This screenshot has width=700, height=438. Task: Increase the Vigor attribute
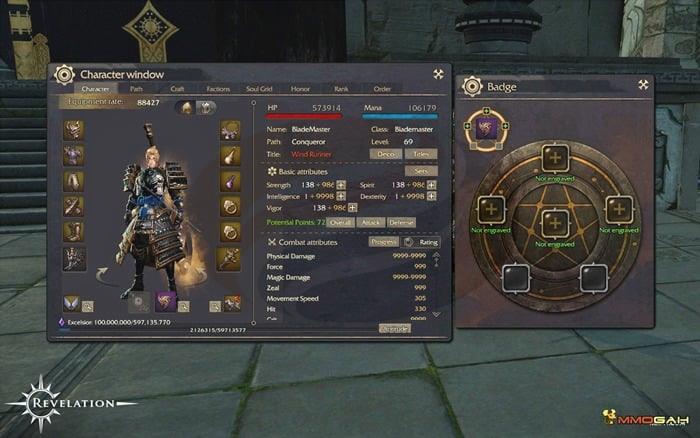pos(341,208)
